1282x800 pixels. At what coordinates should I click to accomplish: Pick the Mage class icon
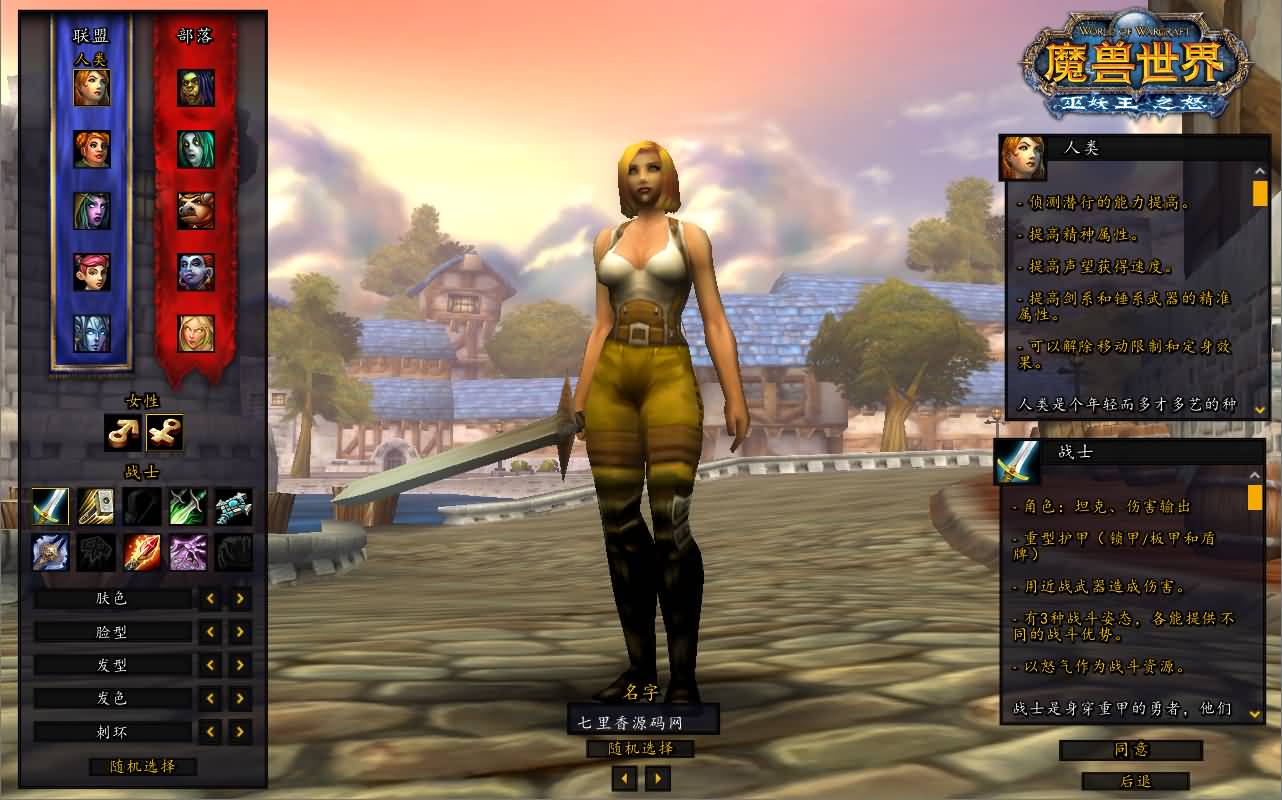click(142, 552)
